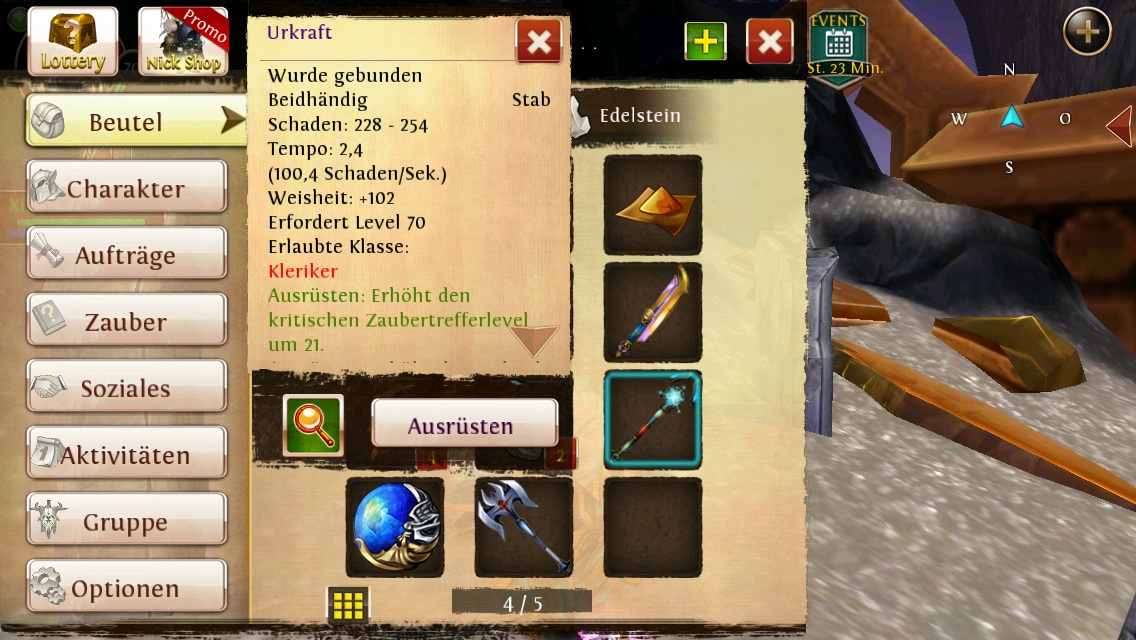The width and height of the screenshot is (1136, 640).
Task: Open the Lottery chest
Action: tap(72, 41)
